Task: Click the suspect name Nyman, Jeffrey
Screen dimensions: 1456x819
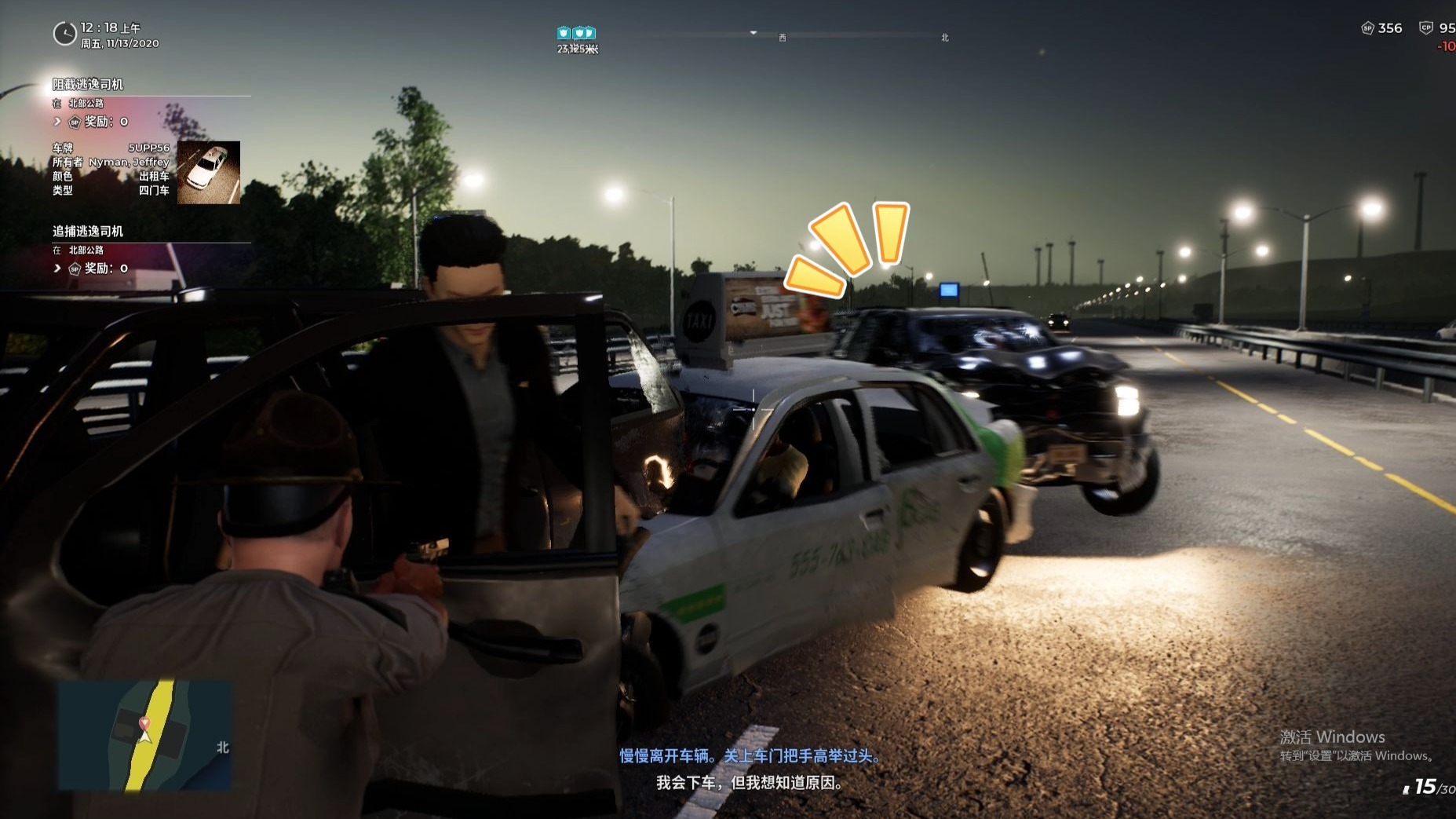Action: coord(127,162)
